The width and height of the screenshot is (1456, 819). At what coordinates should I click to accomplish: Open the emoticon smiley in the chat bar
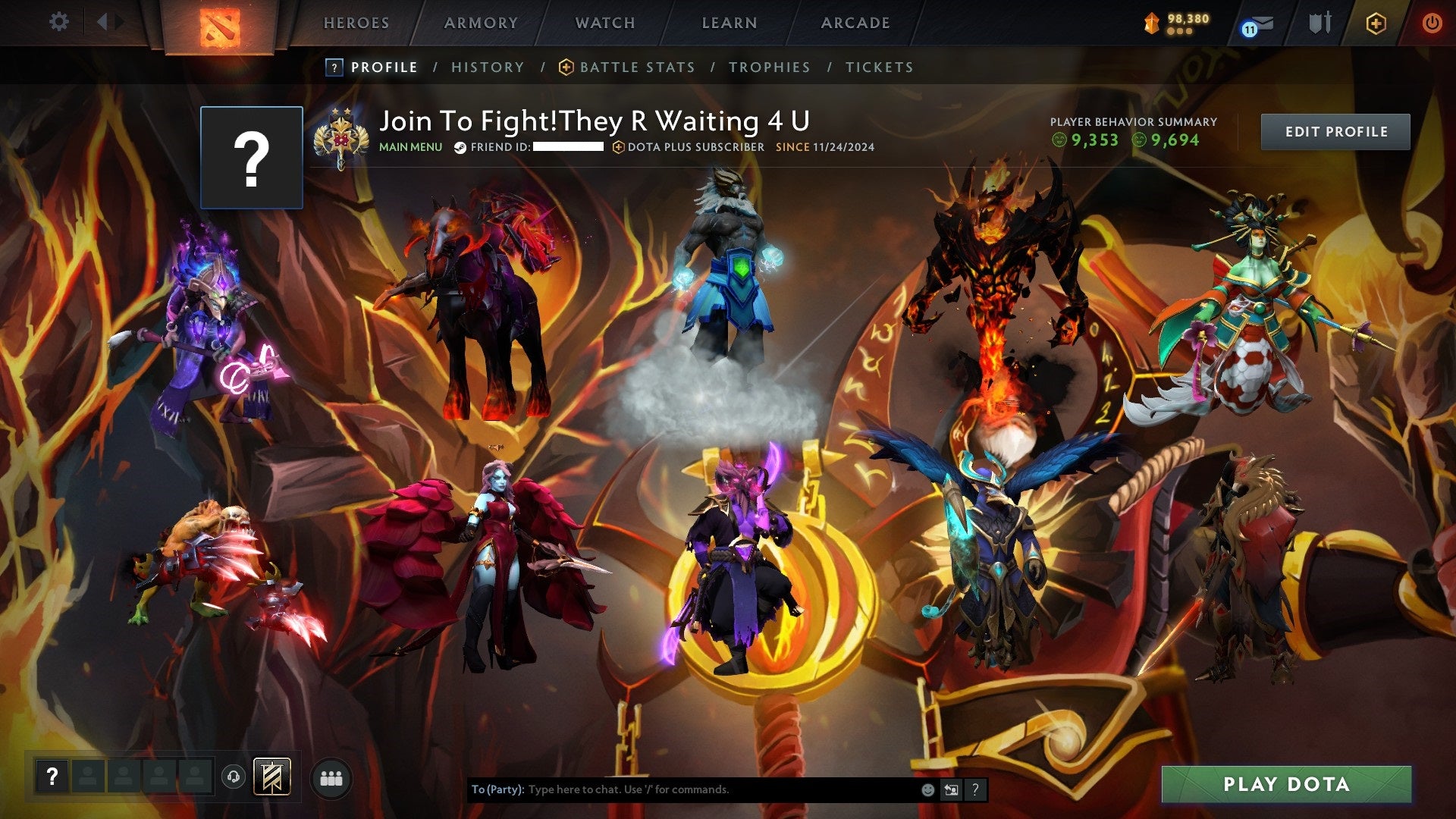(927, 789)
